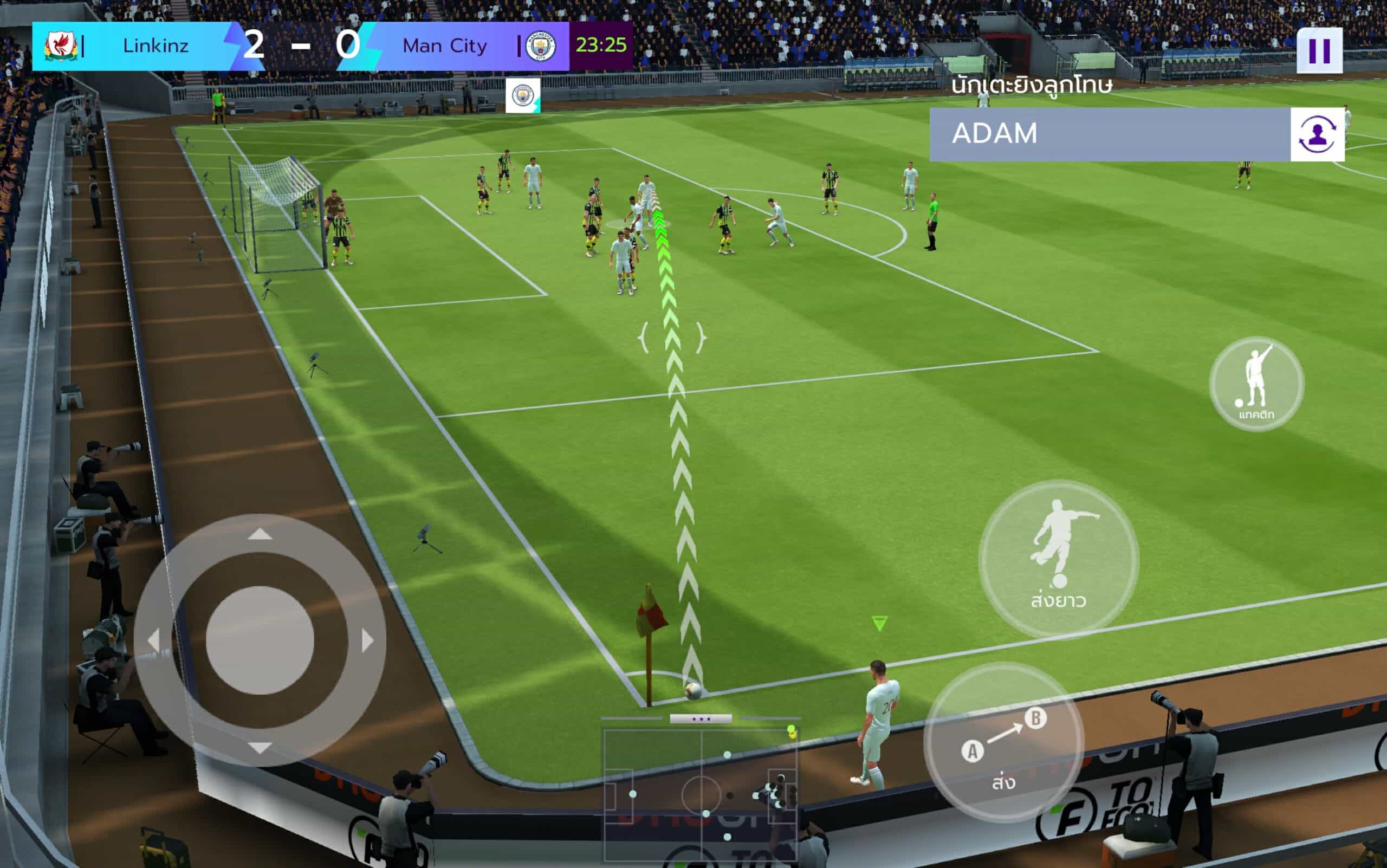Tap the short pass (ส่ง) A-to-B button
Screen dimensions: 1387x868
pos(1003,742)
